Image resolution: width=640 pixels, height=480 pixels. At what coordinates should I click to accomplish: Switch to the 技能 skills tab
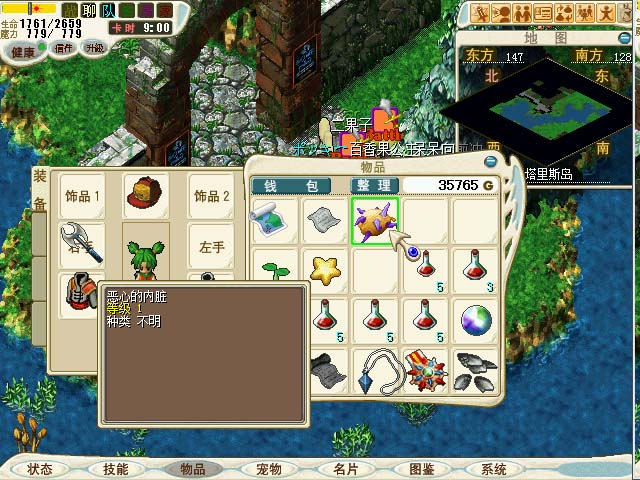pos(115,469)
